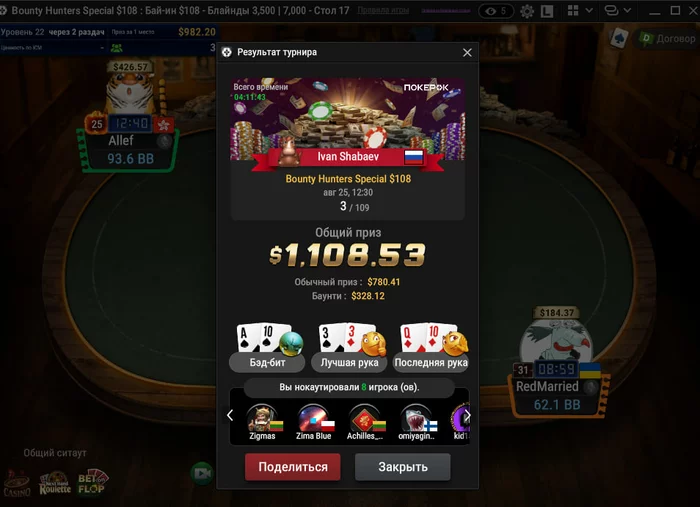This screenshot has width=700, height=507.
Task: Open the Casino side game
Action: pyautogui.click(x=17, y=483)
